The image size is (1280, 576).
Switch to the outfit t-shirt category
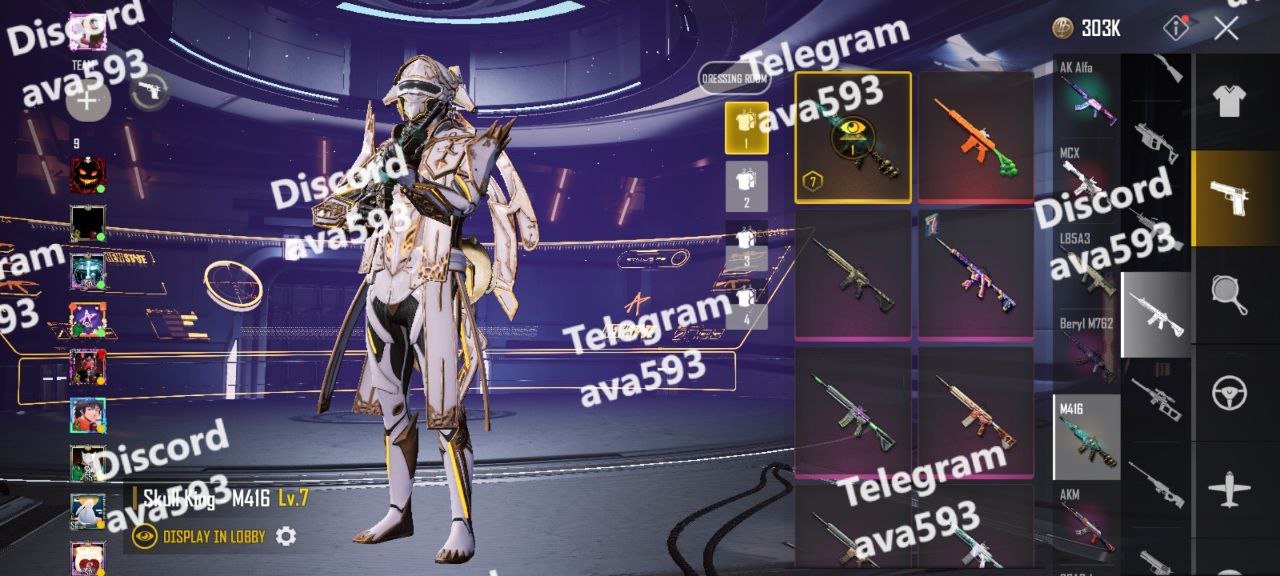pyautogui.click(x=1229, y=100)
